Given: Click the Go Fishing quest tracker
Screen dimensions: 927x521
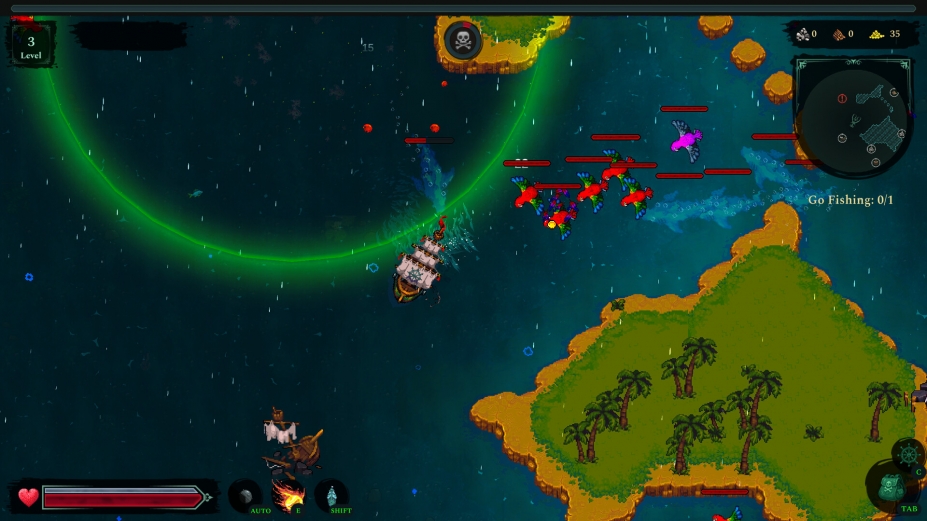Looking at the screenshot, I should 850,200.
